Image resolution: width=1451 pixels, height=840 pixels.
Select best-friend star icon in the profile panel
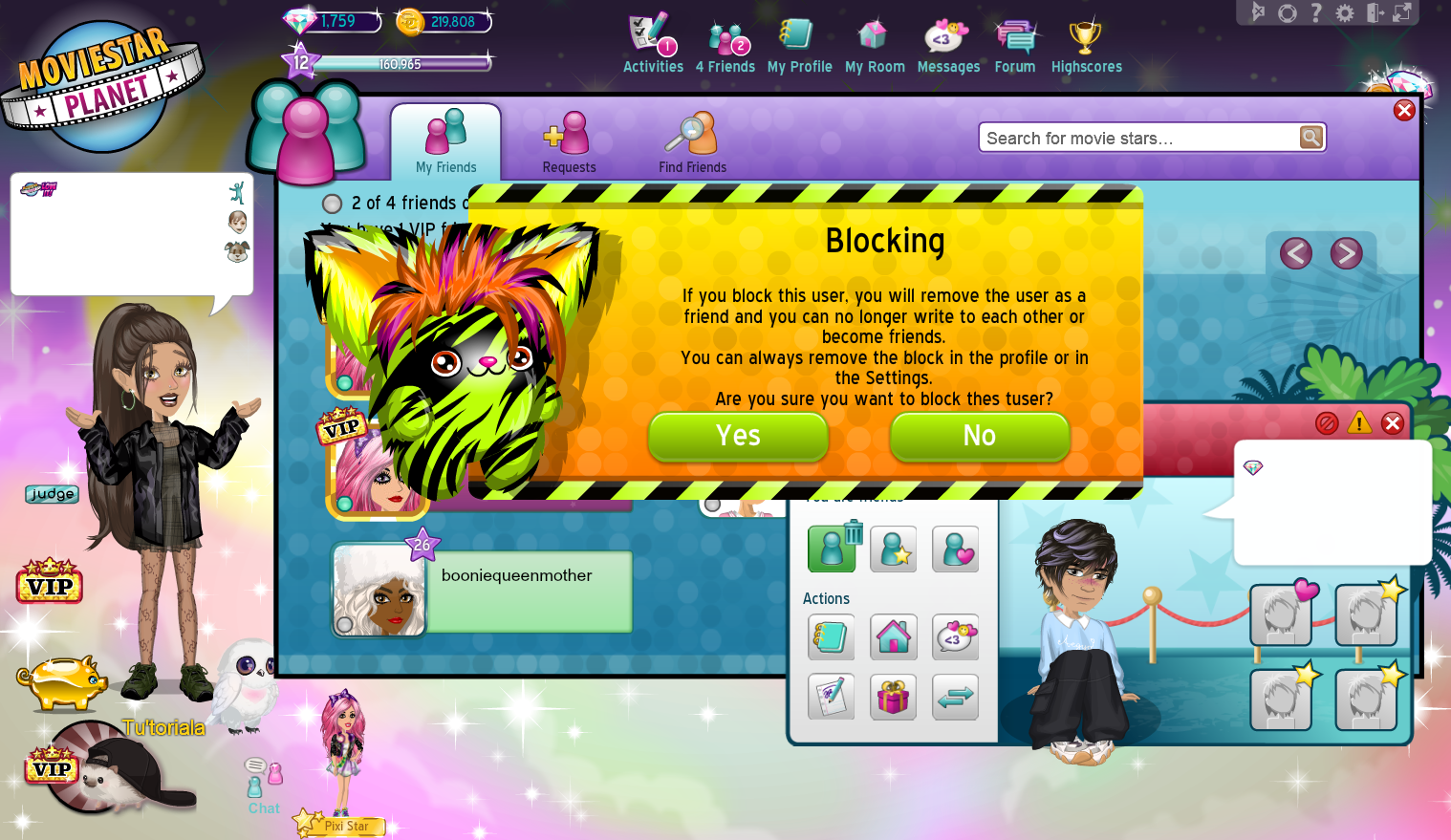pos(893,549)
